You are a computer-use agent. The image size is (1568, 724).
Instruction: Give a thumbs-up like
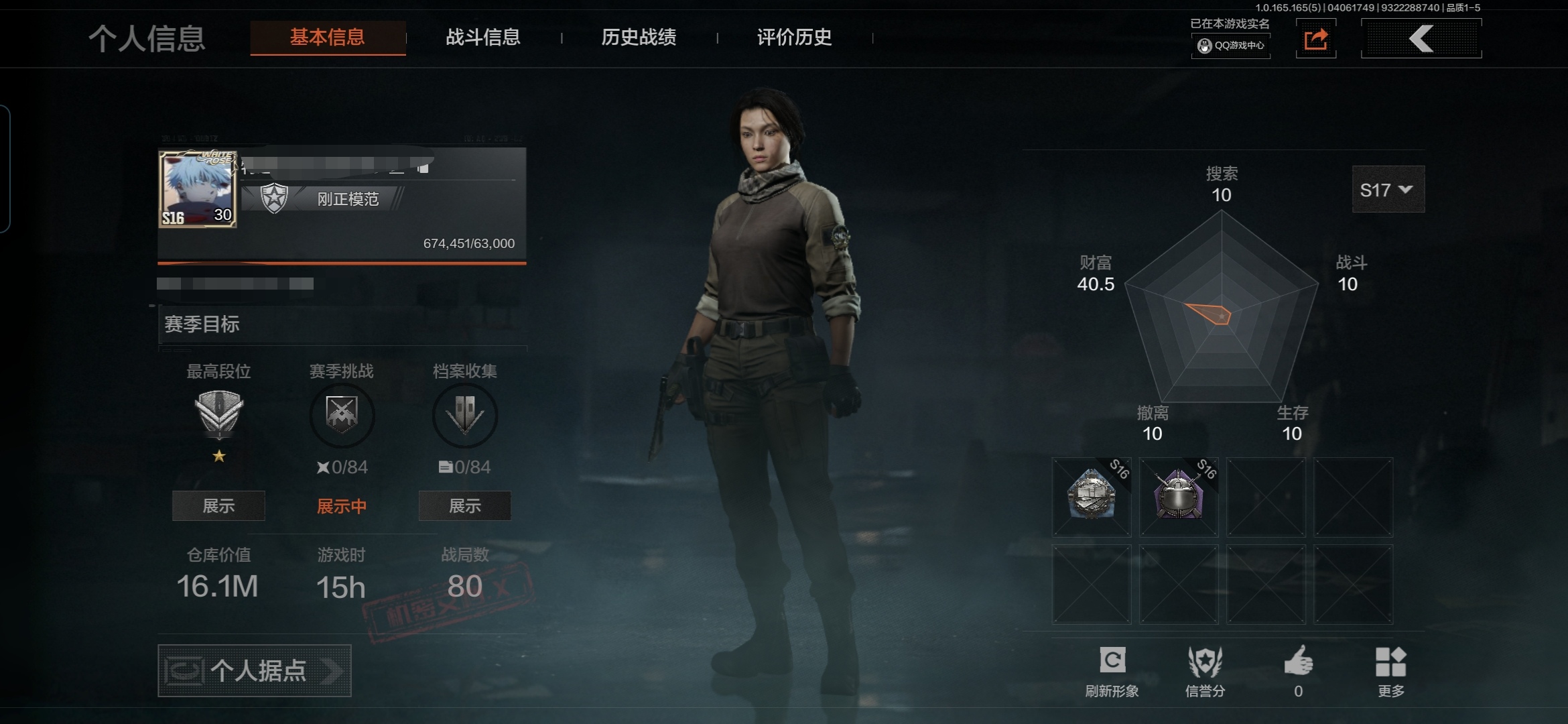pos(1298,670)
